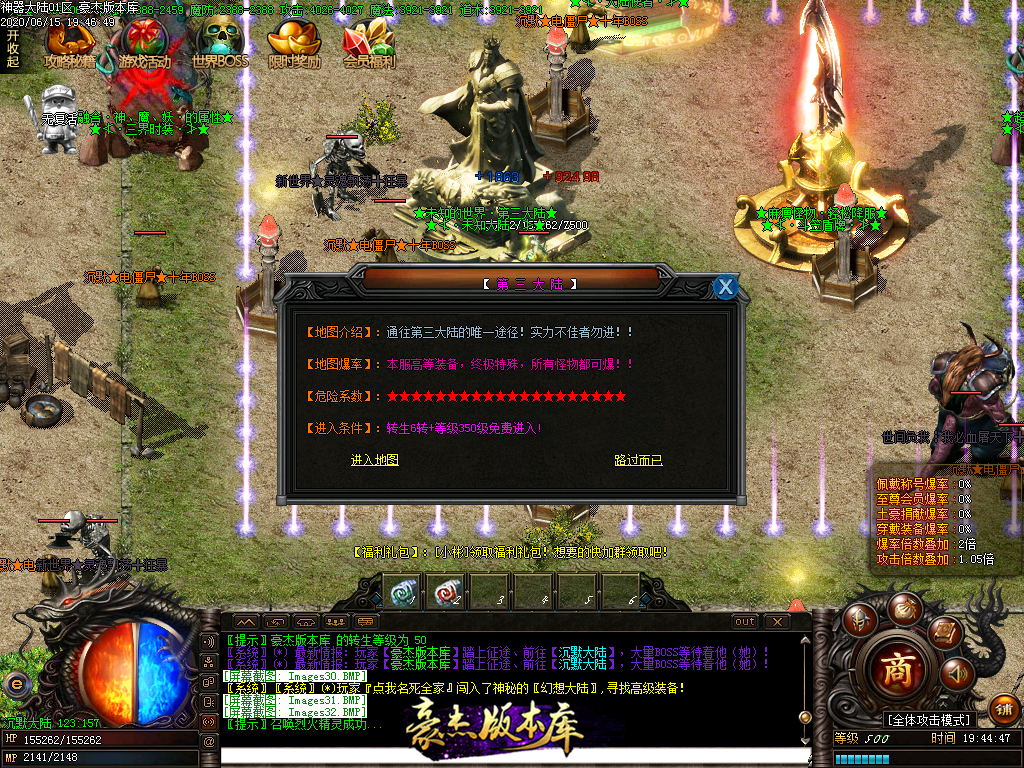The image size is (1024, 768).
Task: Open the skill book icon
Action: (943, 631)
